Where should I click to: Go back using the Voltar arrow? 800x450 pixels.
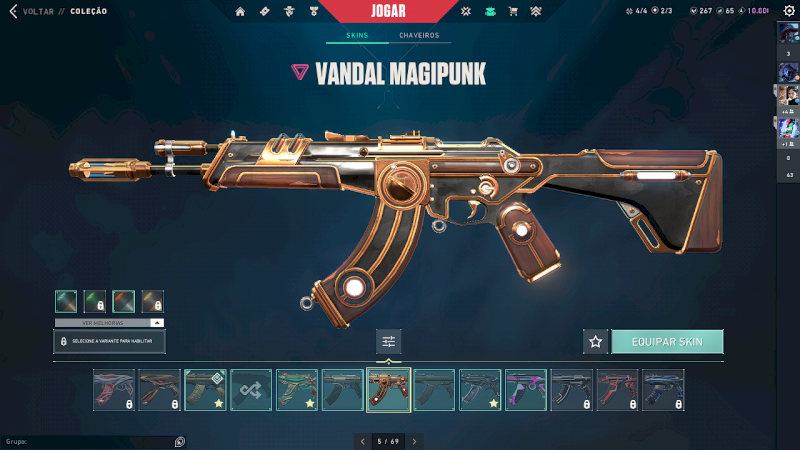13,12
